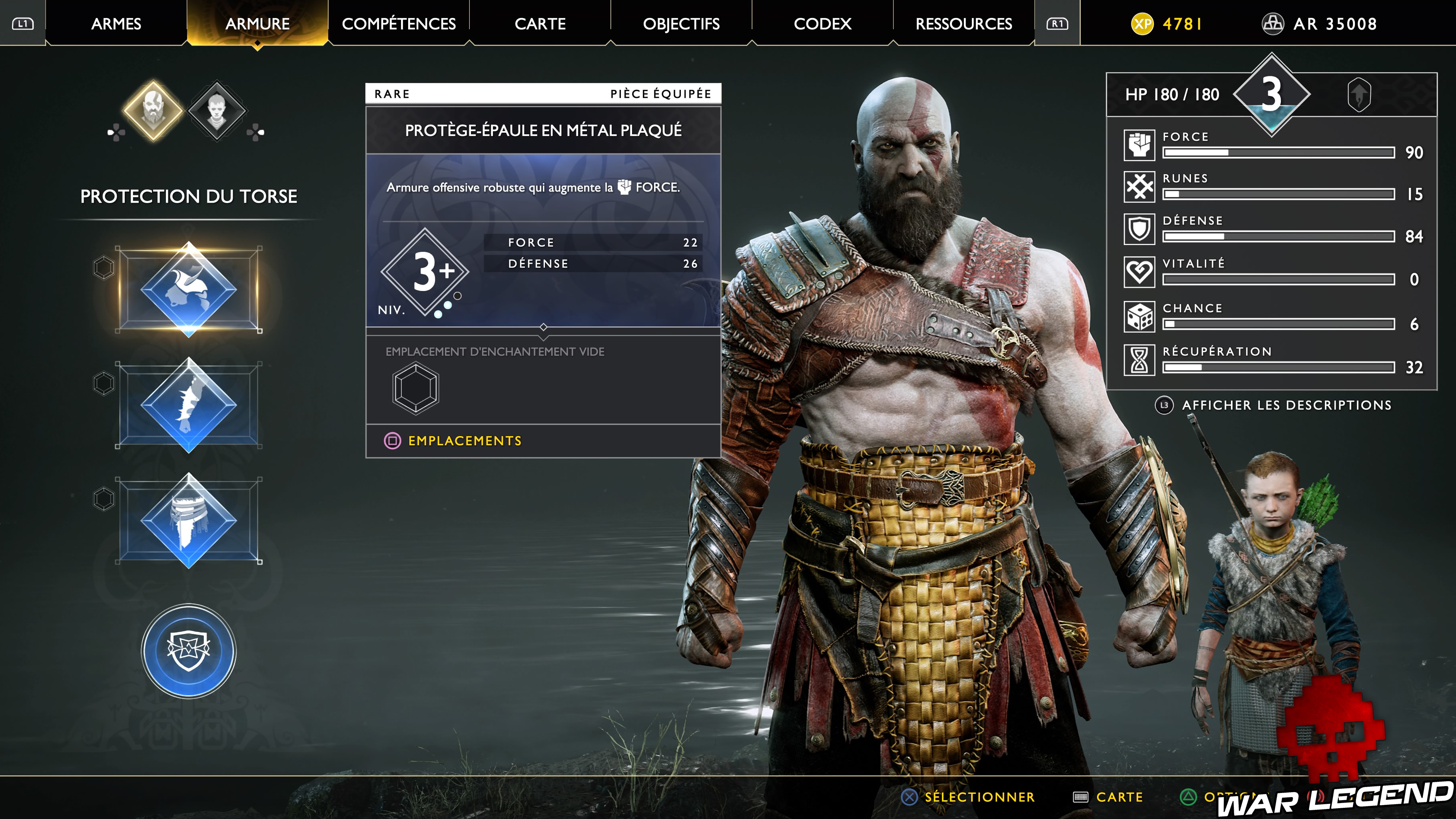Toggle the armor upgrade arrow indicator

click(x=1361, y=94)
